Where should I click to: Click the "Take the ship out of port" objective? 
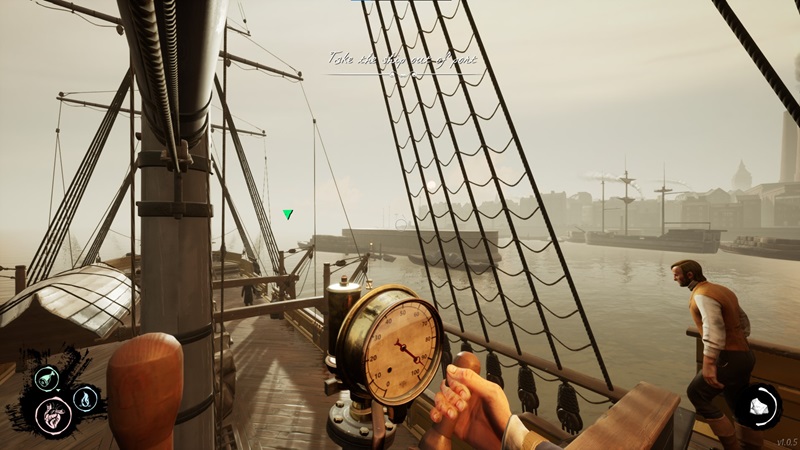tap(403, 60)
